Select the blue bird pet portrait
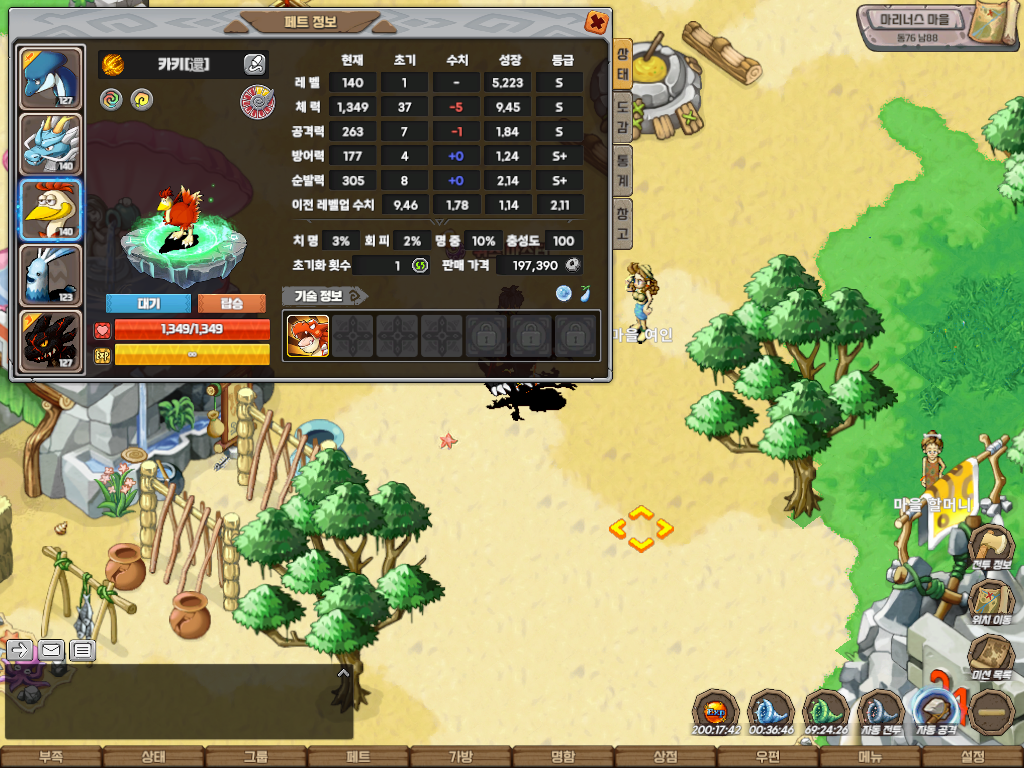 click(49, 76)
